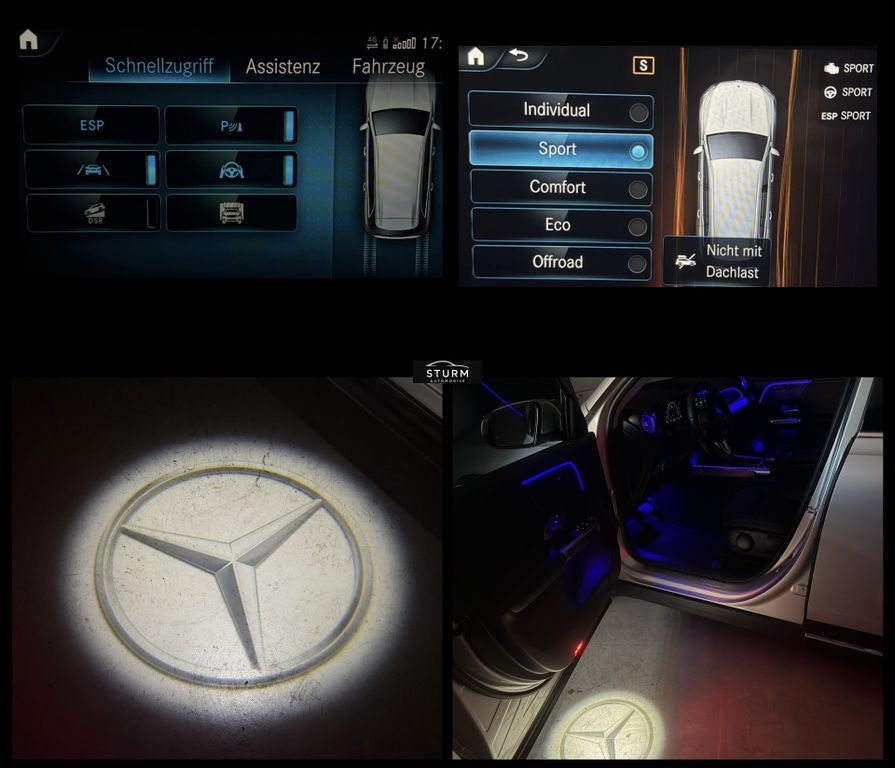This screenshot has height=768, width=895.
Task: Click the home icon beside the back arrow
Action: (476, 57)
